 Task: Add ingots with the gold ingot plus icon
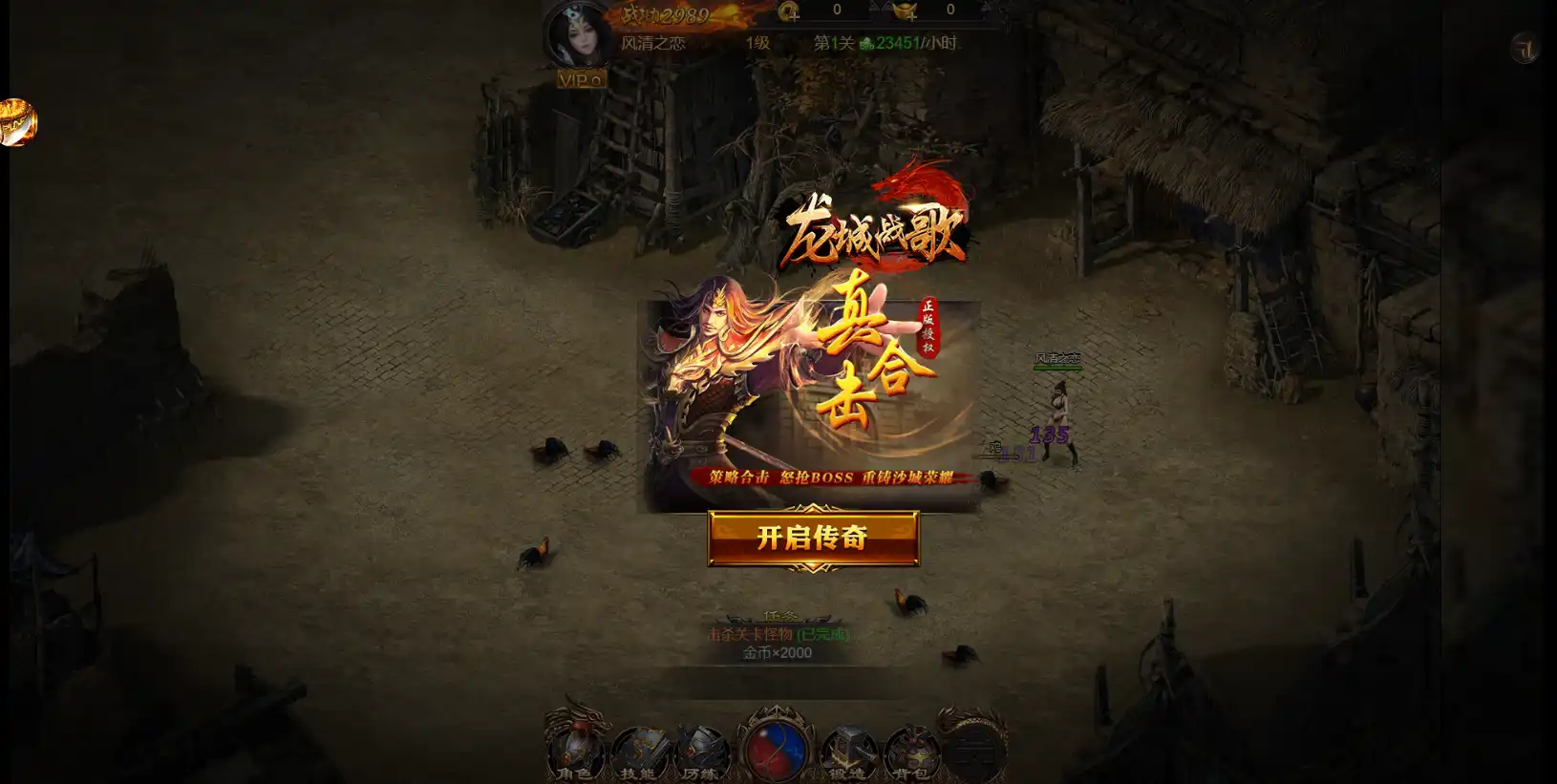point(904,11)
